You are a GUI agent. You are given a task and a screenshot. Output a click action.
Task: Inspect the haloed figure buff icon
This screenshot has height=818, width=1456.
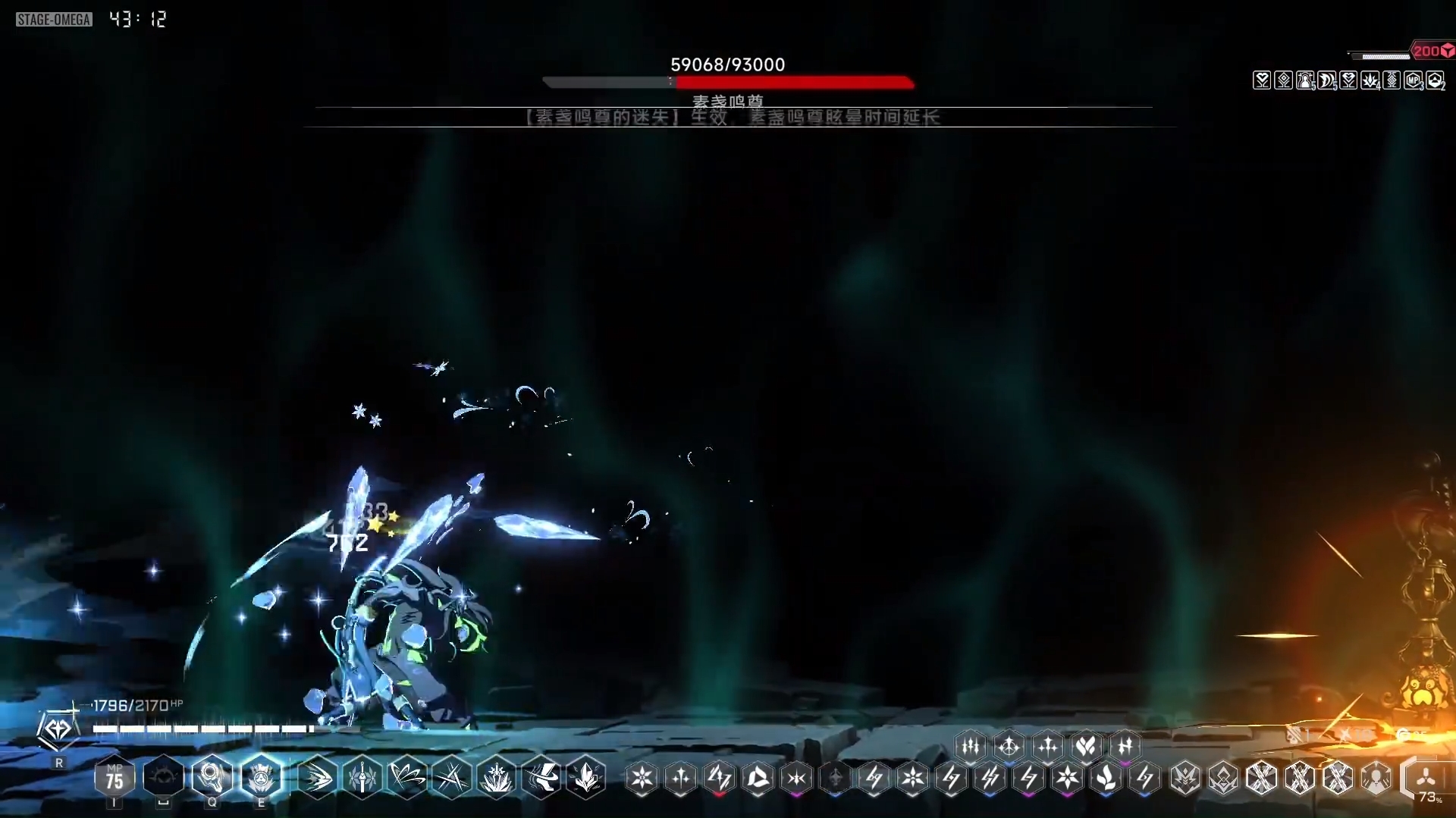[x=1305, y=80]
